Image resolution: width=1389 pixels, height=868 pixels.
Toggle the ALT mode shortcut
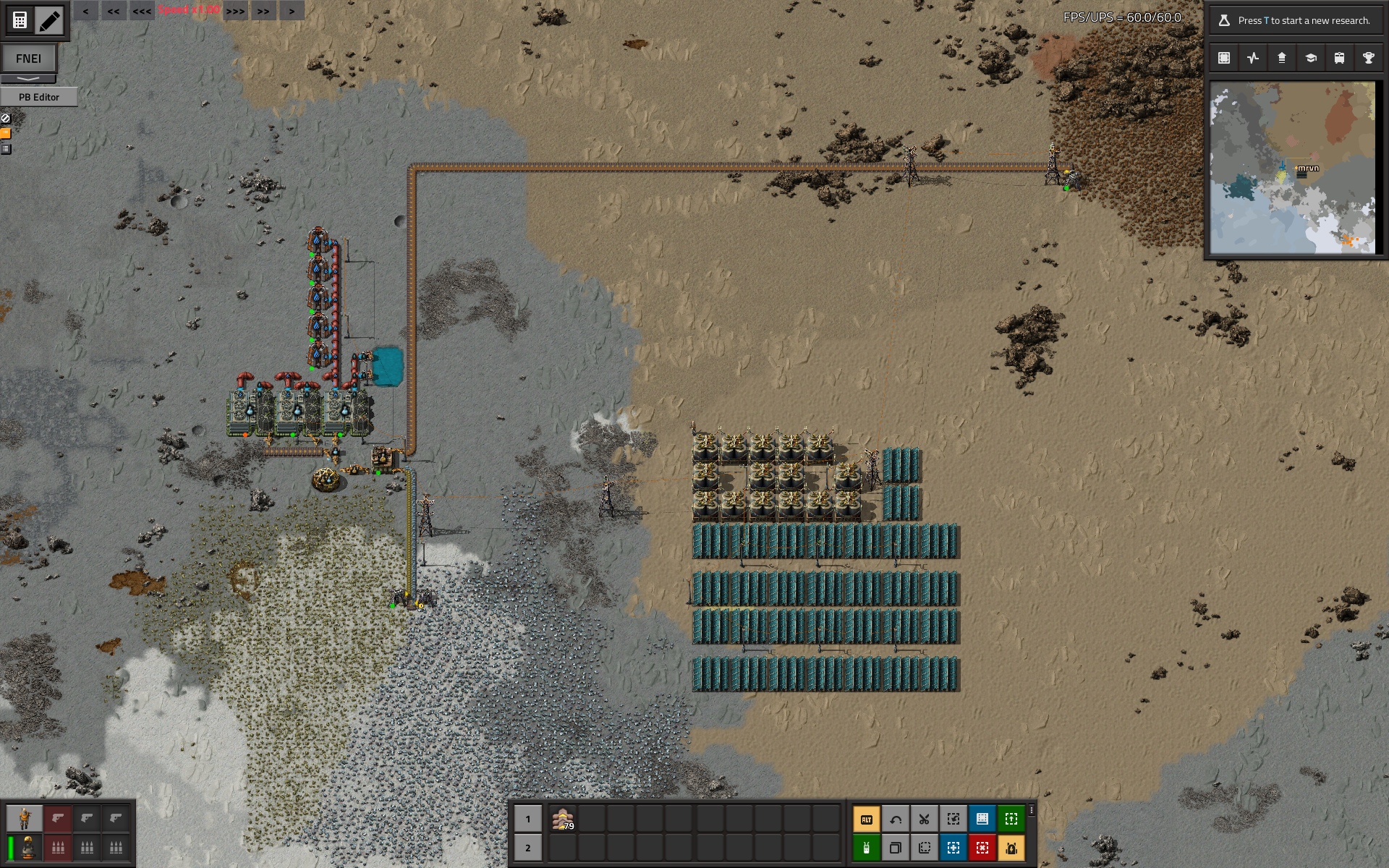tap(867, 820)
